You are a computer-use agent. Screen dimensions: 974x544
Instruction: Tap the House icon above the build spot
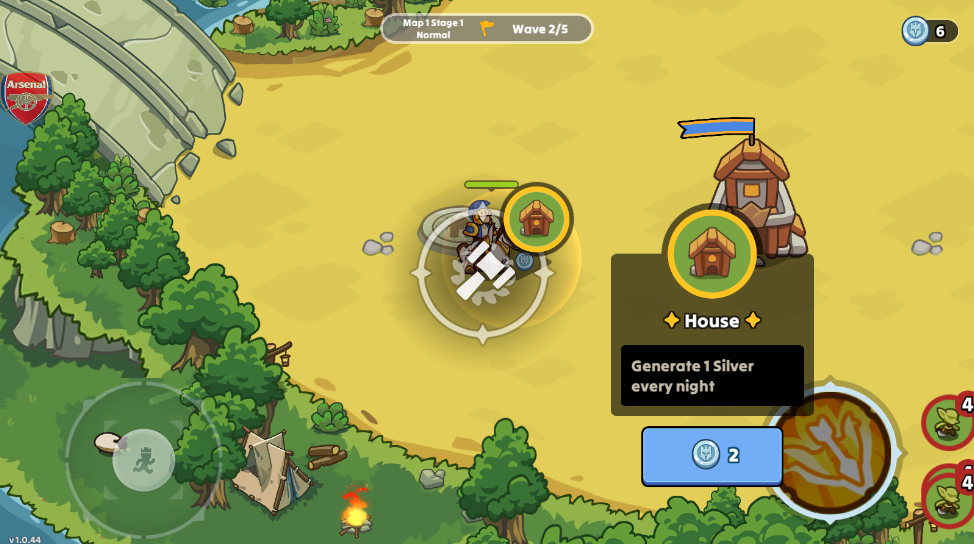pyautogui.click(x=537, y=218)
